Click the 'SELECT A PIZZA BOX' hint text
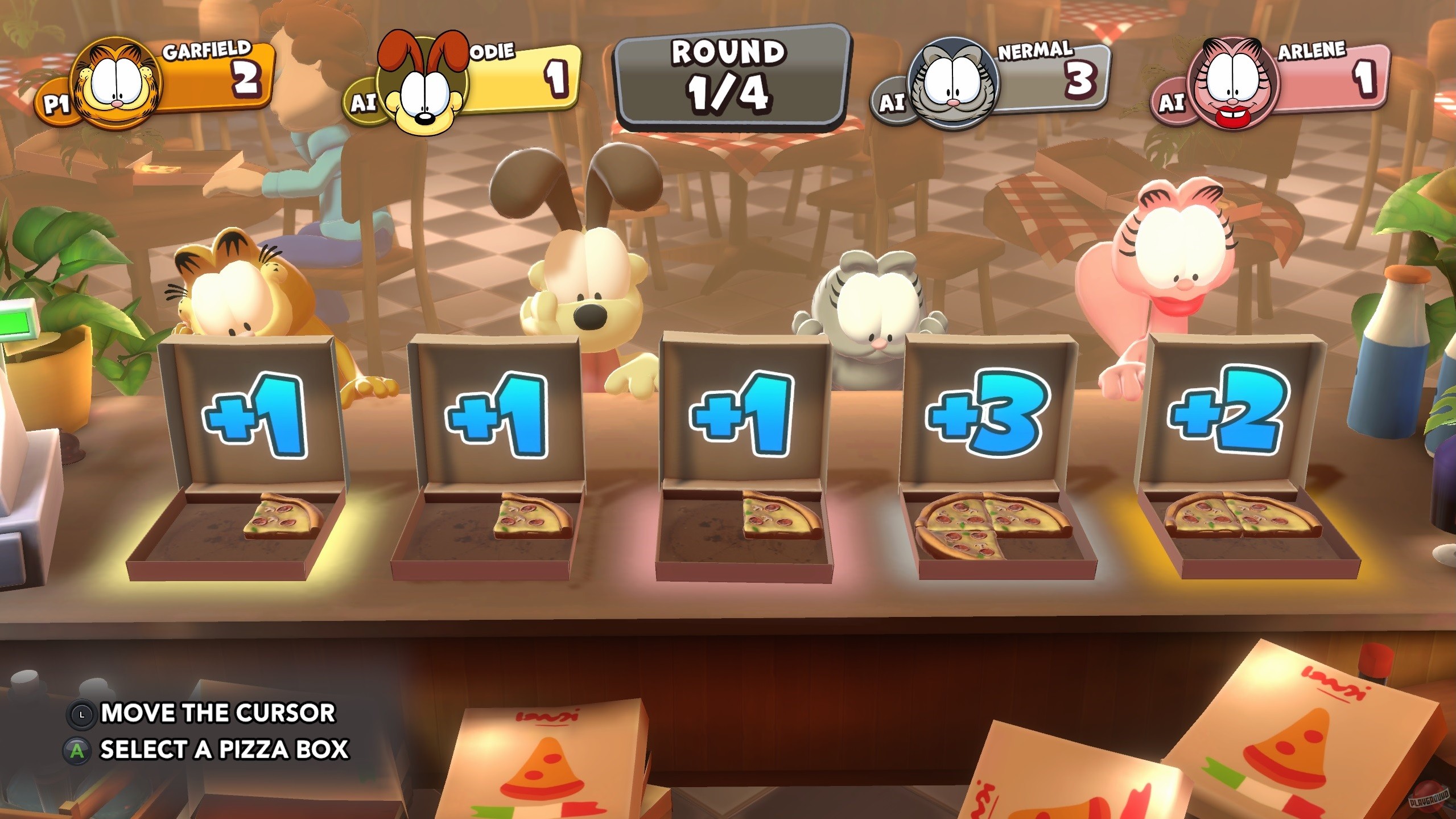 pos(224,750)
